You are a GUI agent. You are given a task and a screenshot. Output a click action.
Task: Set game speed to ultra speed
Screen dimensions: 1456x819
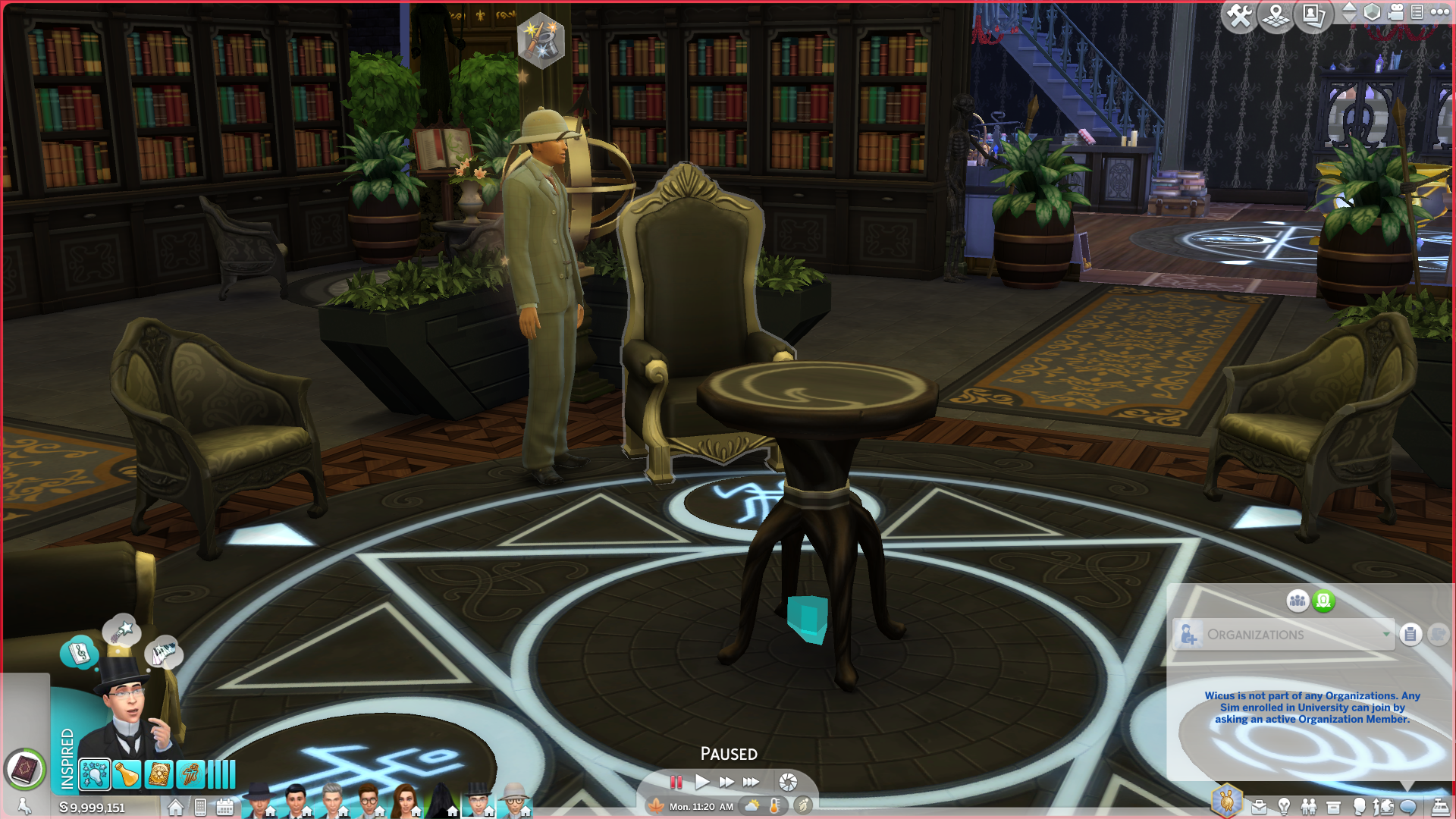752,782
